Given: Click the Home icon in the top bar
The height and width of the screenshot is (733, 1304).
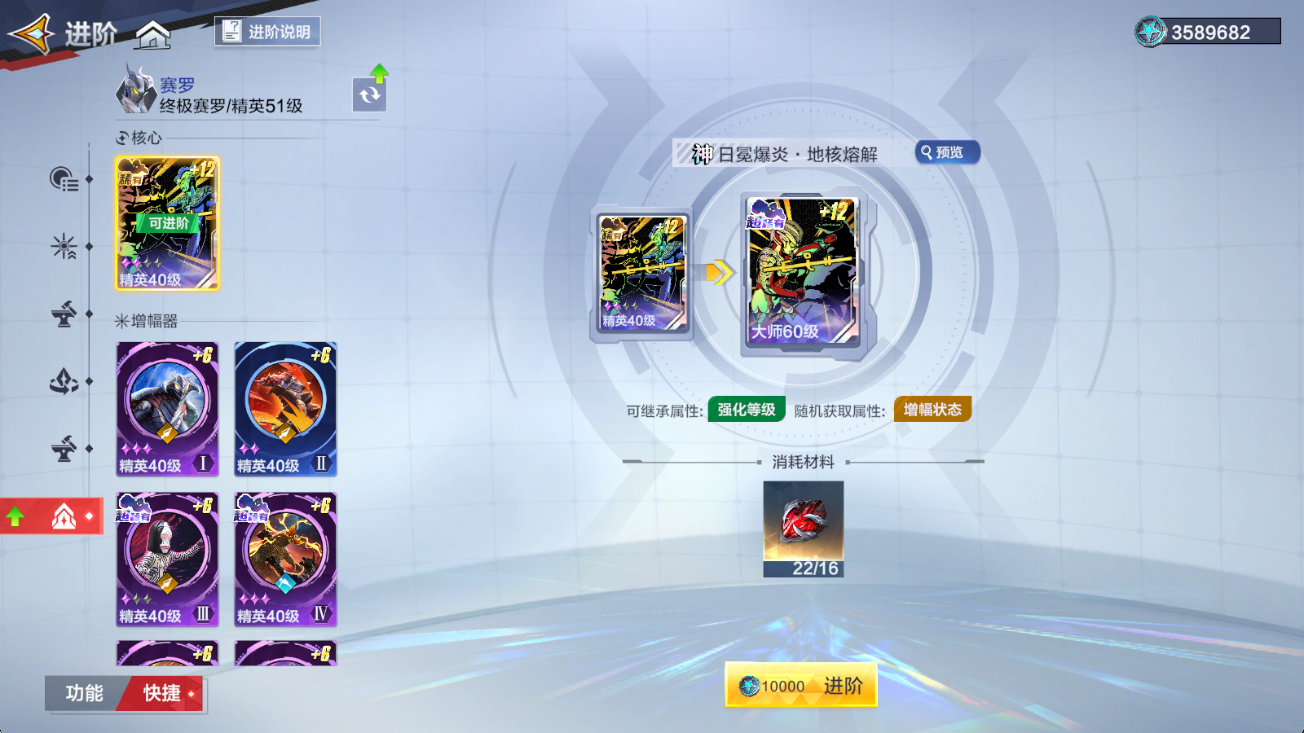Looking at the screenshot, I should (152, 34).
